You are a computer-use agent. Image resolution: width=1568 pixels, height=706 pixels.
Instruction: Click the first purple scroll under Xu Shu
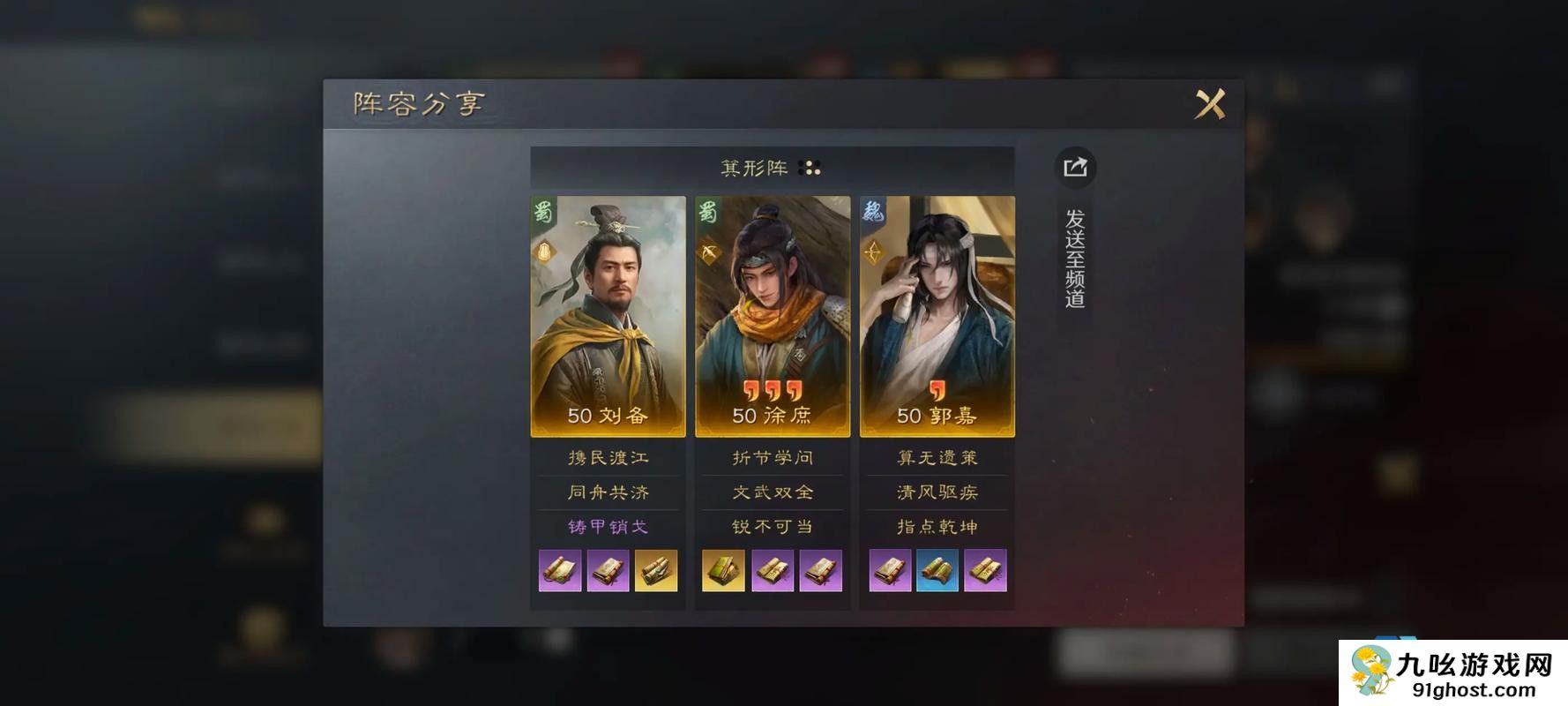coord(773,571)
